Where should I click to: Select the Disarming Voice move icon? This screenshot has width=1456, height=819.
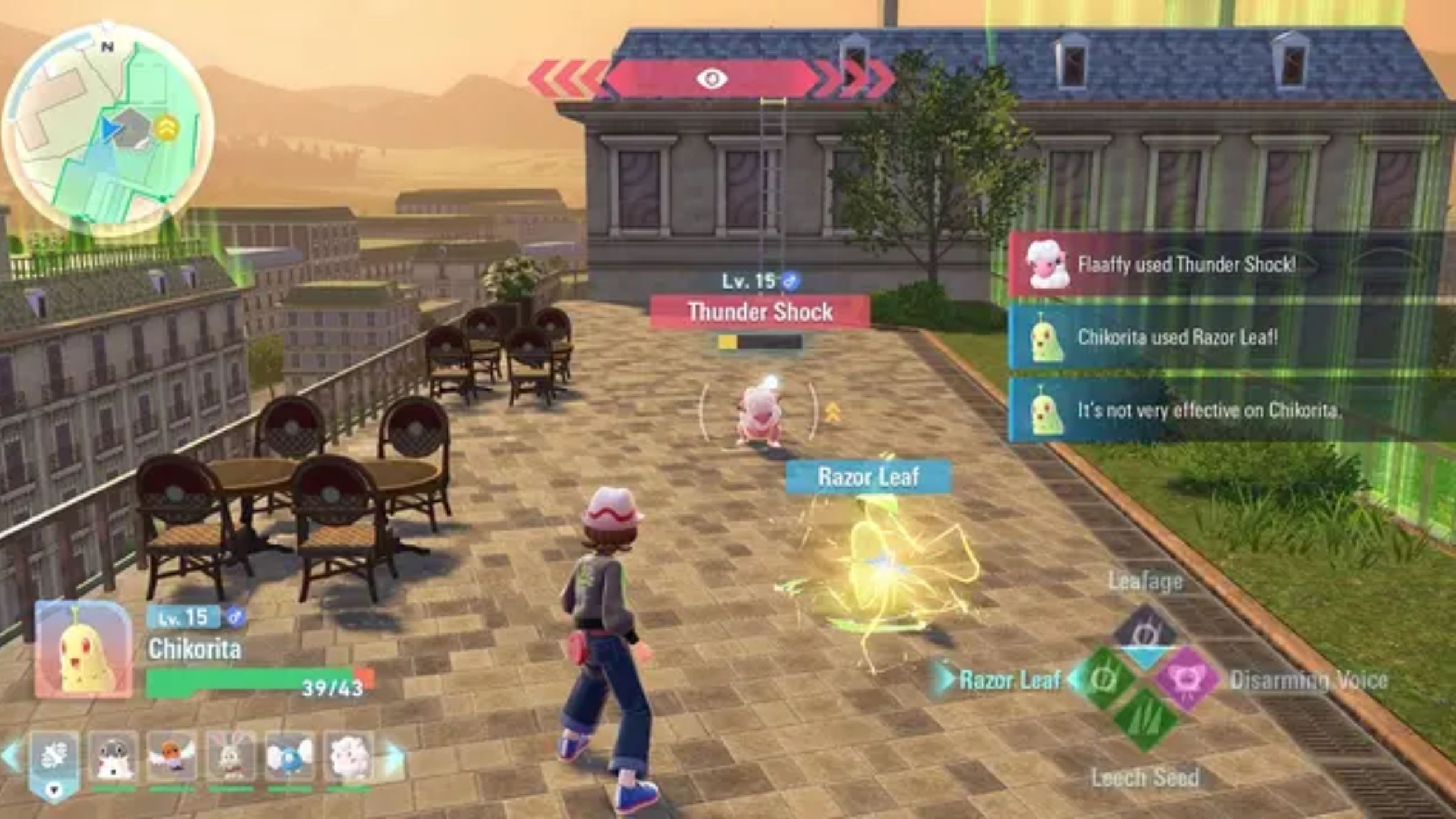[1186, 680]
